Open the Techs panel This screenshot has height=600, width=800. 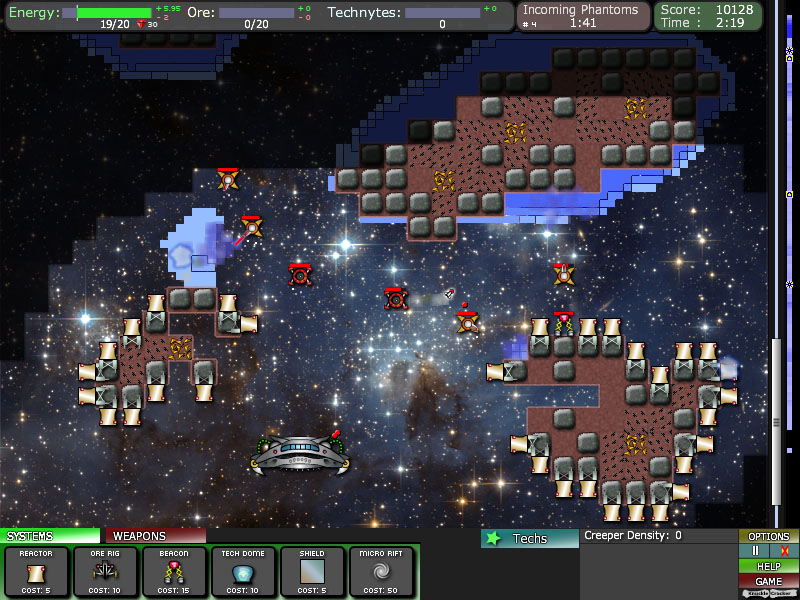click(529, 538)
